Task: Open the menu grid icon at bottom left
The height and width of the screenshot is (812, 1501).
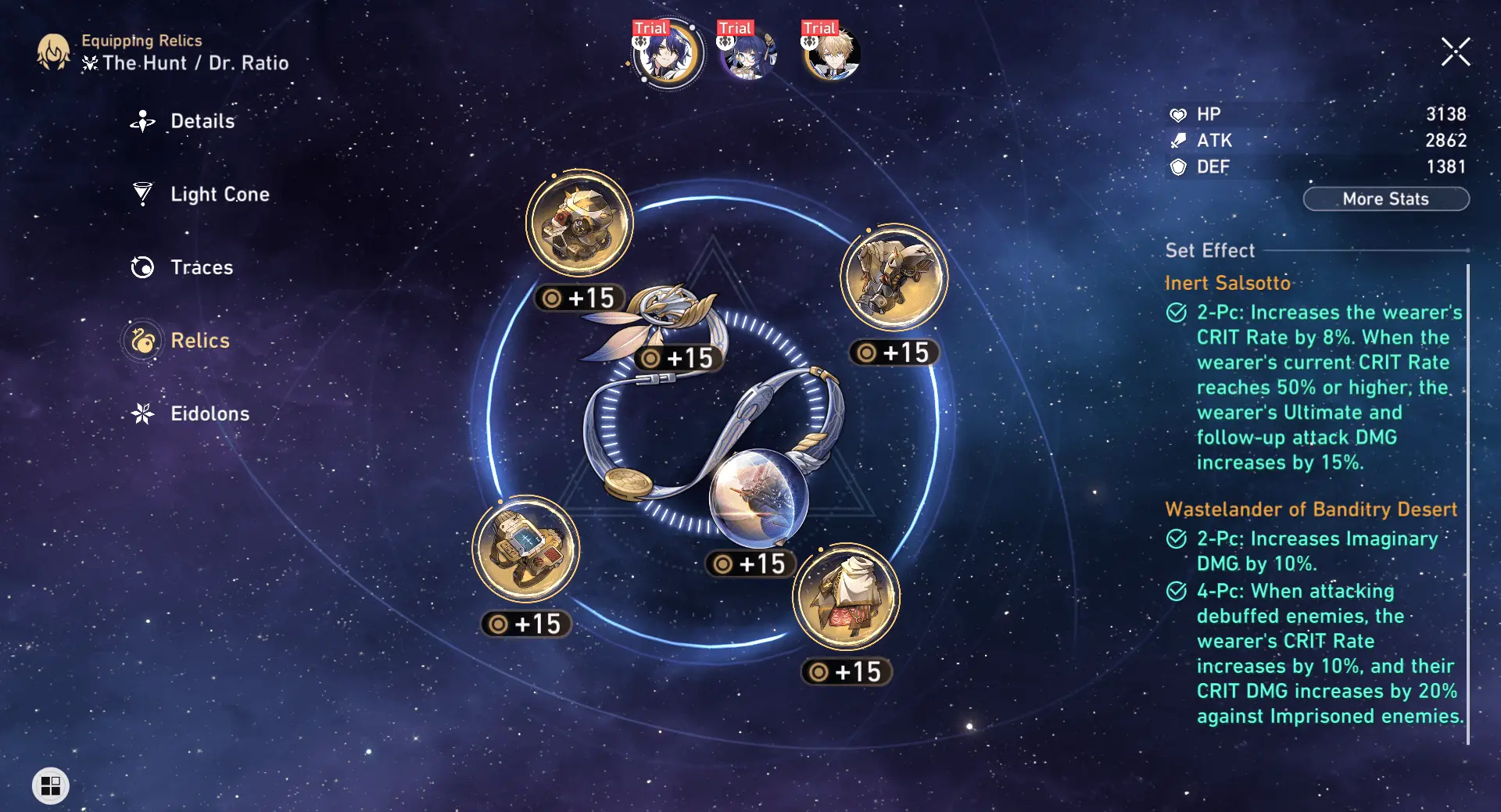Action: pyautogui.click(x=49, y=787)
